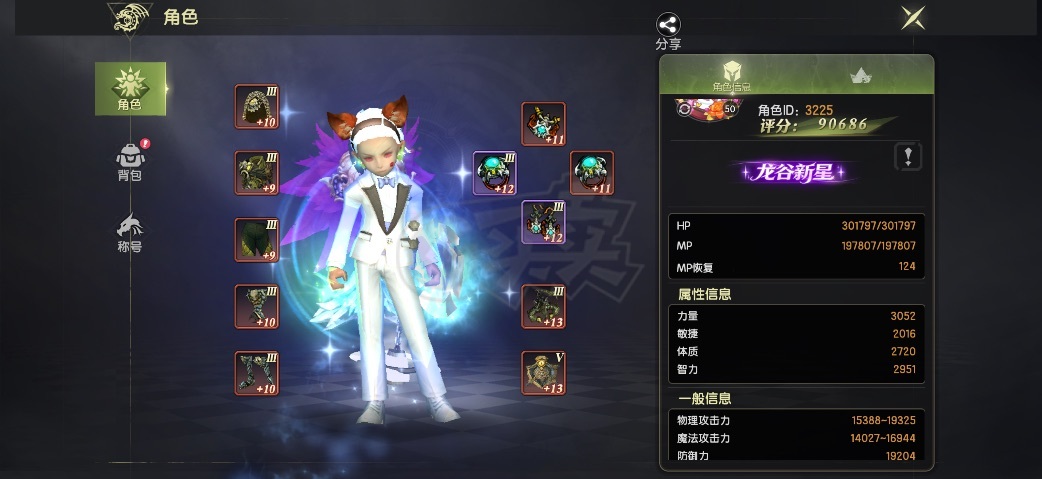Open the 角色信息 helmet tab
Viewport: 1042px width, 479px height.
[x=731, y=75]
